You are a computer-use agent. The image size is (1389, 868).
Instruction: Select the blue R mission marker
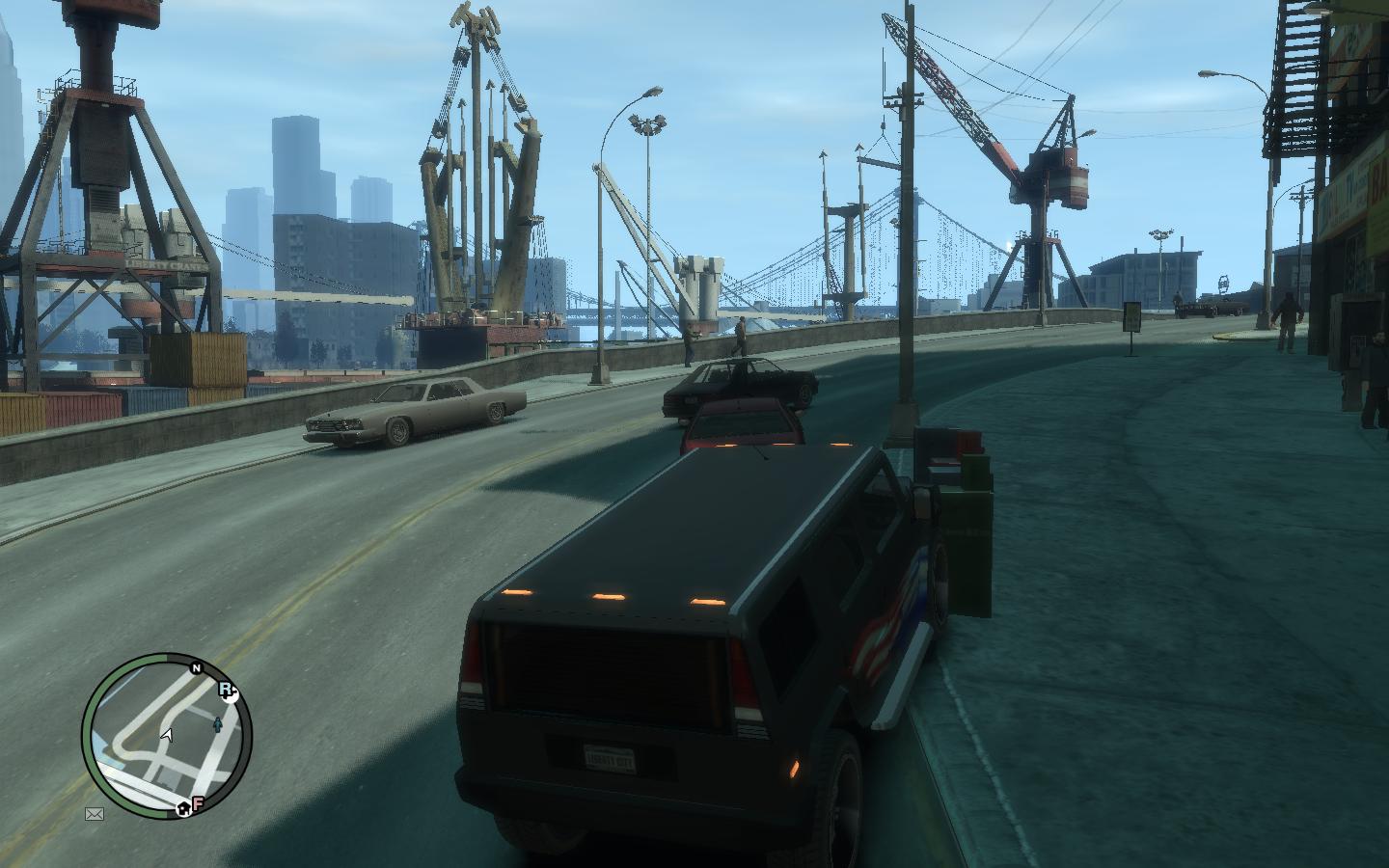click(227, 690)
